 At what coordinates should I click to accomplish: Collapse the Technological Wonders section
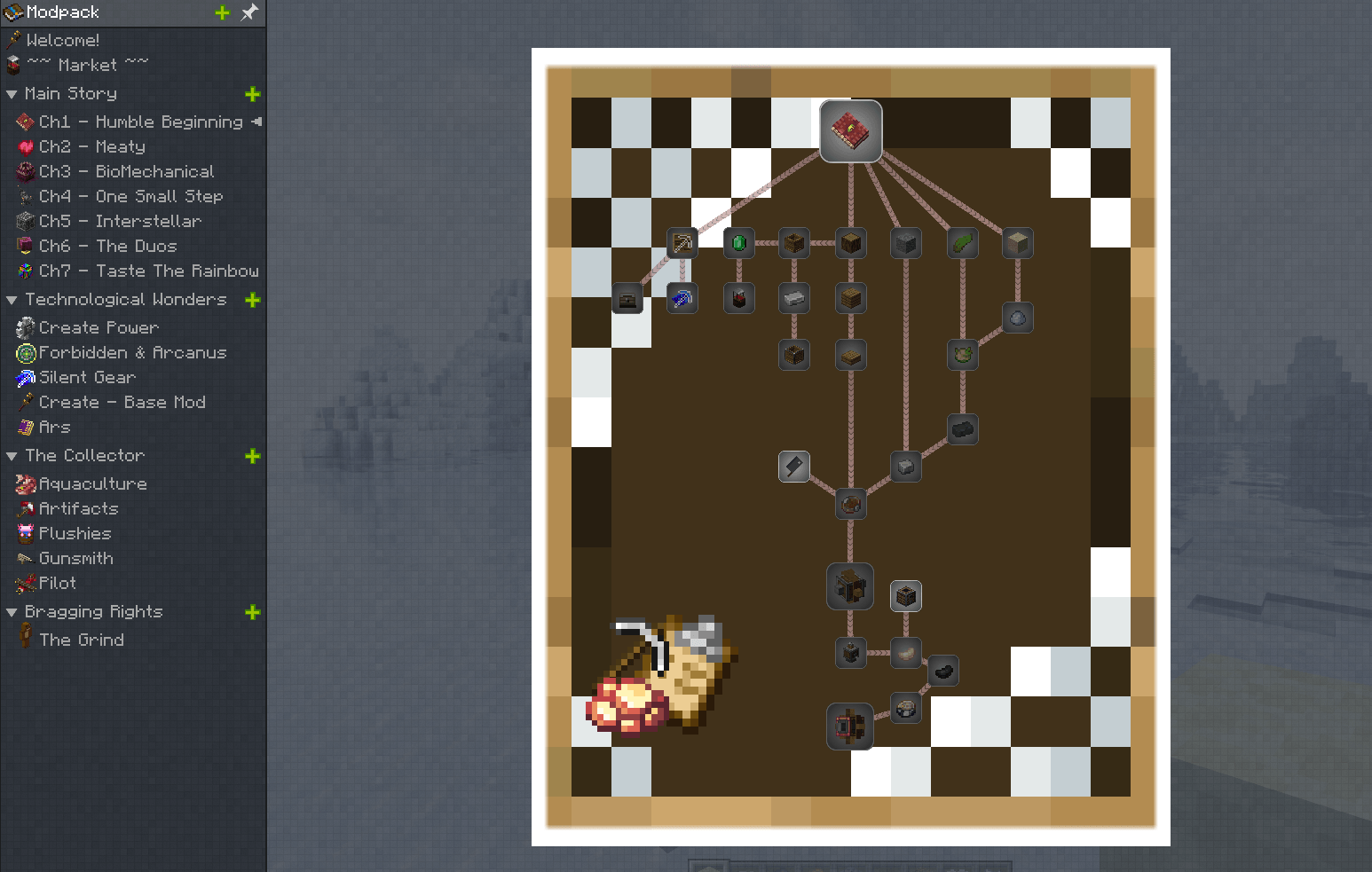coord(12,300)
